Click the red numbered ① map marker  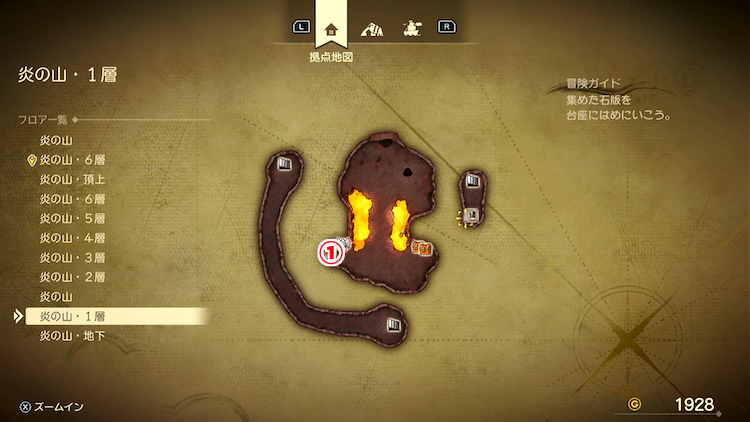330,253
